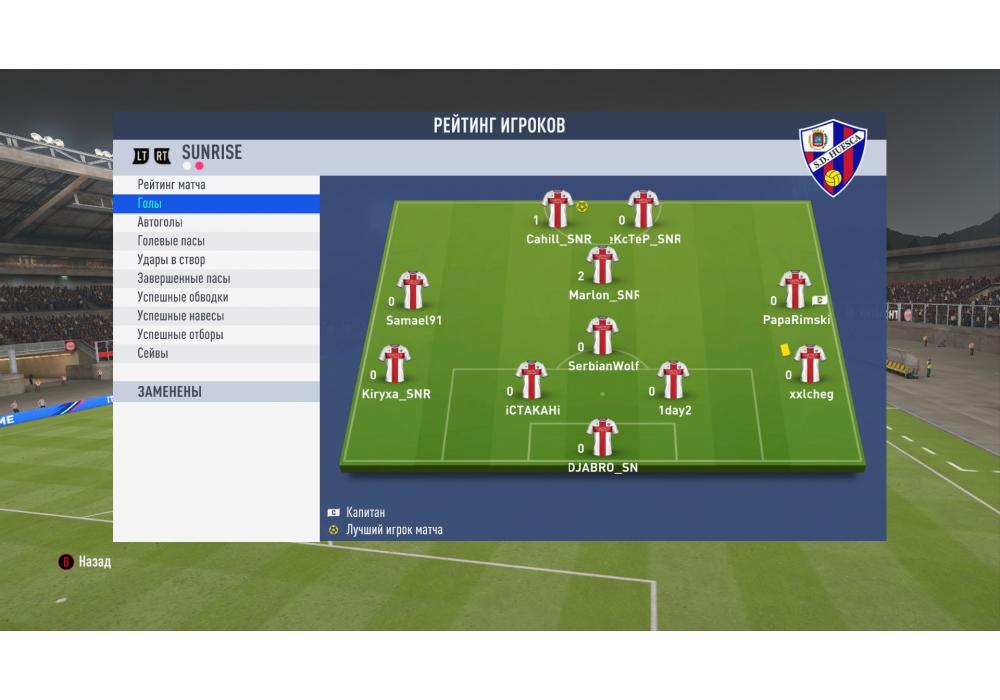Screen dimensions: 1000x700
Task: Select Успешные обводки entry
Action: click(x=215, y=297)
